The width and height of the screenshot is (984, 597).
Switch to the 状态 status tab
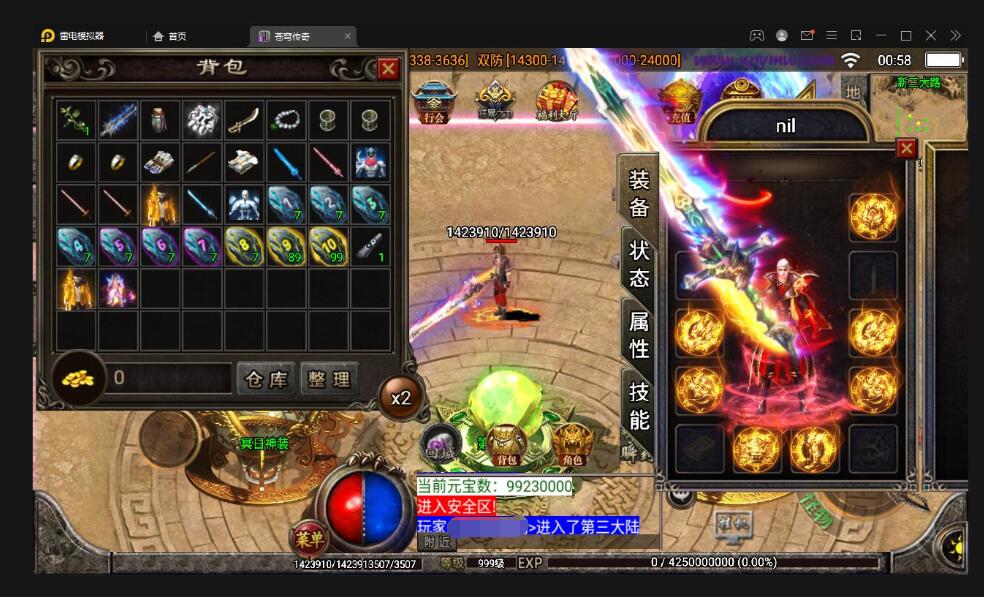pos(639,265)
